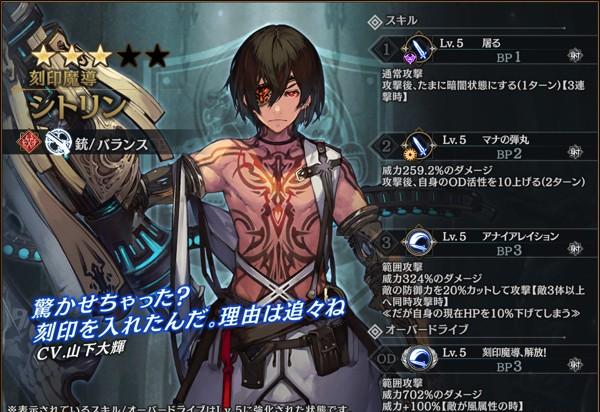The width and height of the screenshot is (600, 412).
Task: Click the gun weapon type icon
Action: coord(55,143)
